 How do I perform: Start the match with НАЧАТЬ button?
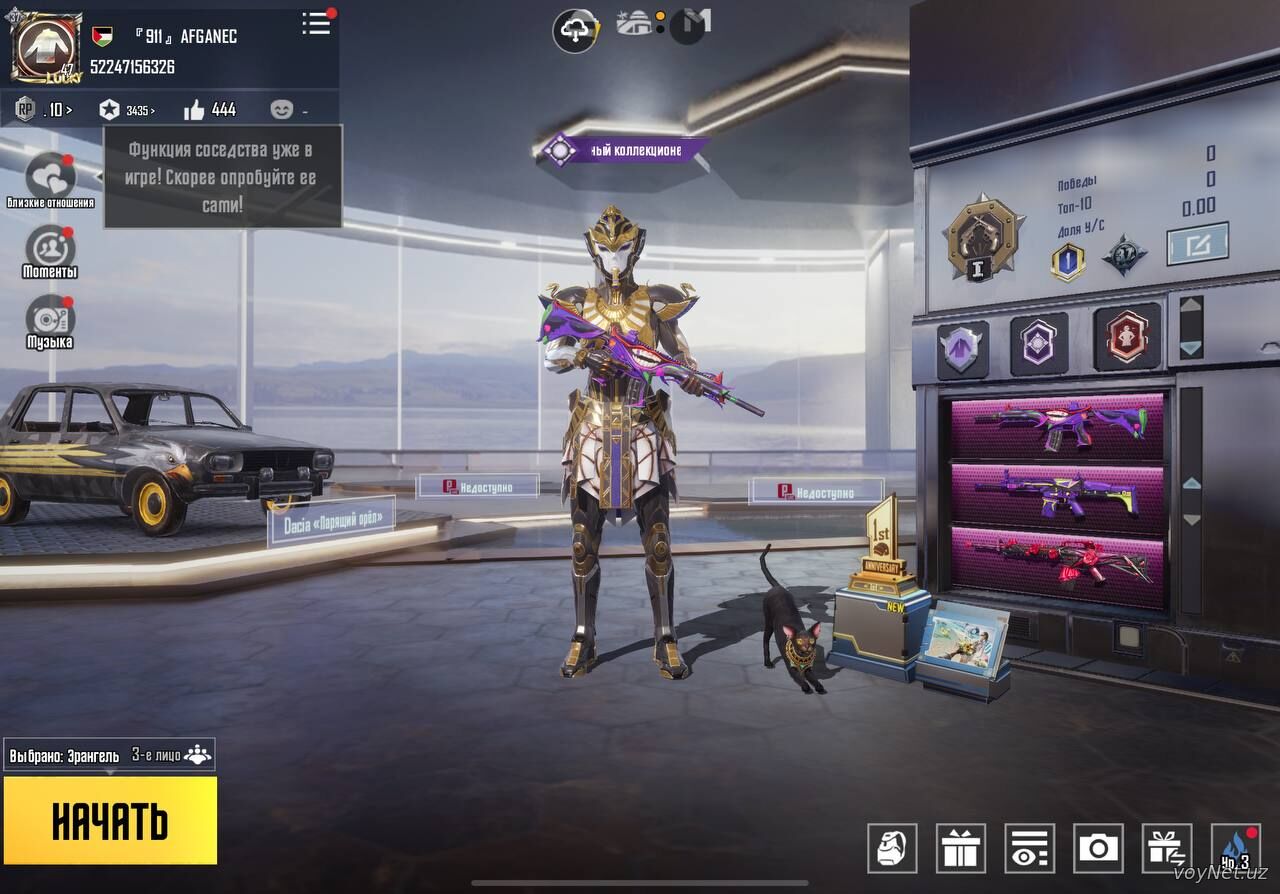point(110,820)
